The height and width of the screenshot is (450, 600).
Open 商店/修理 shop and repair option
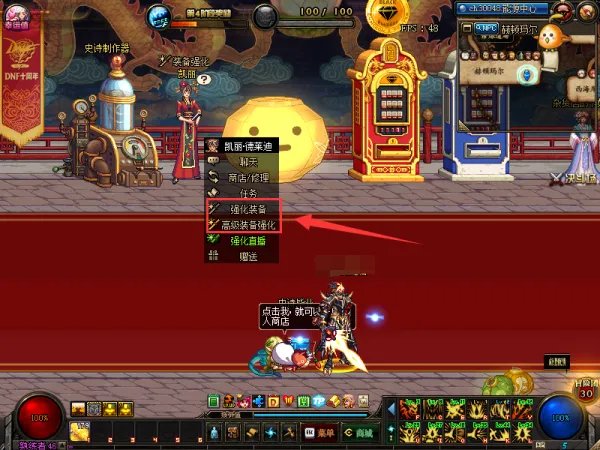(241, 178)
